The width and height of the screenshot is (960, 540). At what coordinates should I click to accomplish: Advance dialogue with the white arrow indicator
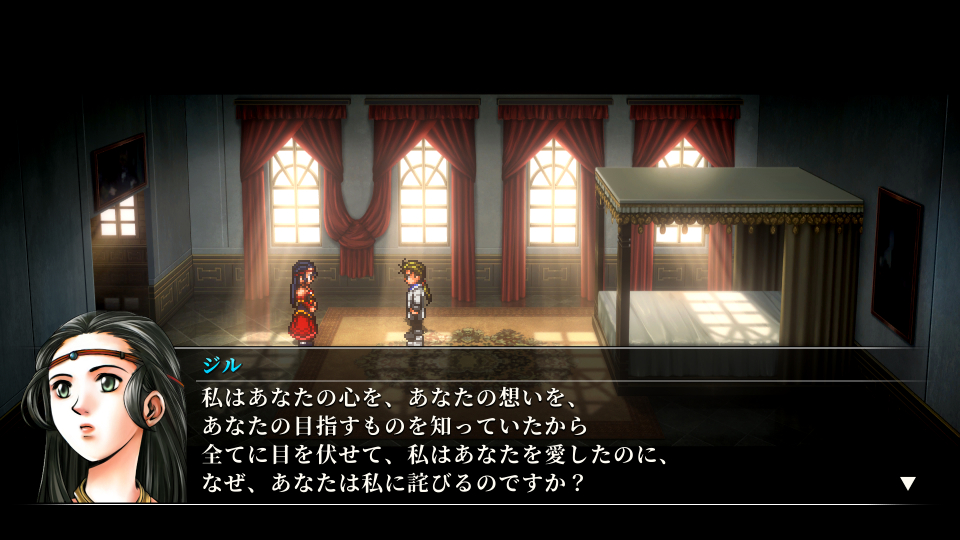(907, 484)
